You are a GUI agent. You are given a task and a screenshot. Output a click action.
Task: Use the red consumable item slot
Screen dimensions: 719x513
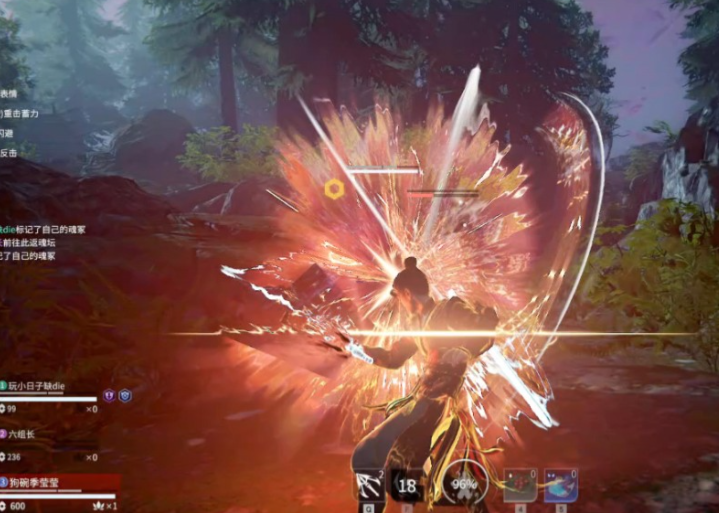[x=519, y=486]
